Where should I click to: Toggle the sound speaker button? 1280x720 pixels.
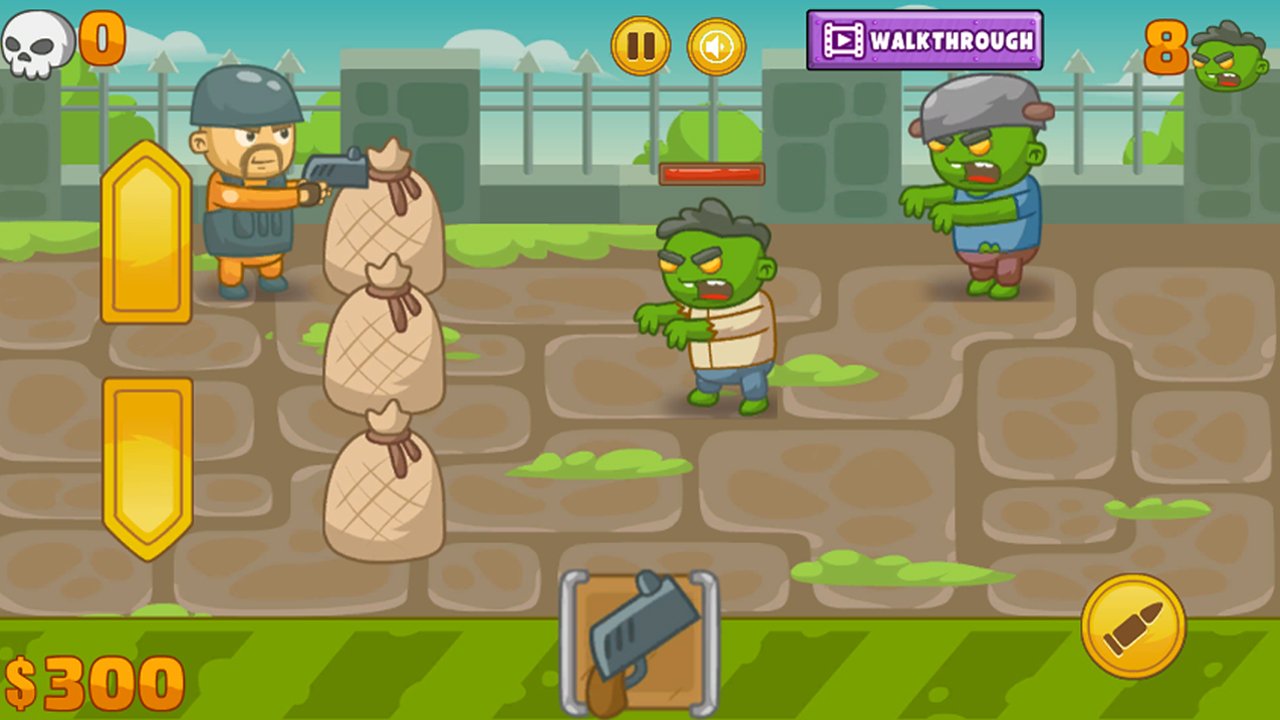point(716,46)
